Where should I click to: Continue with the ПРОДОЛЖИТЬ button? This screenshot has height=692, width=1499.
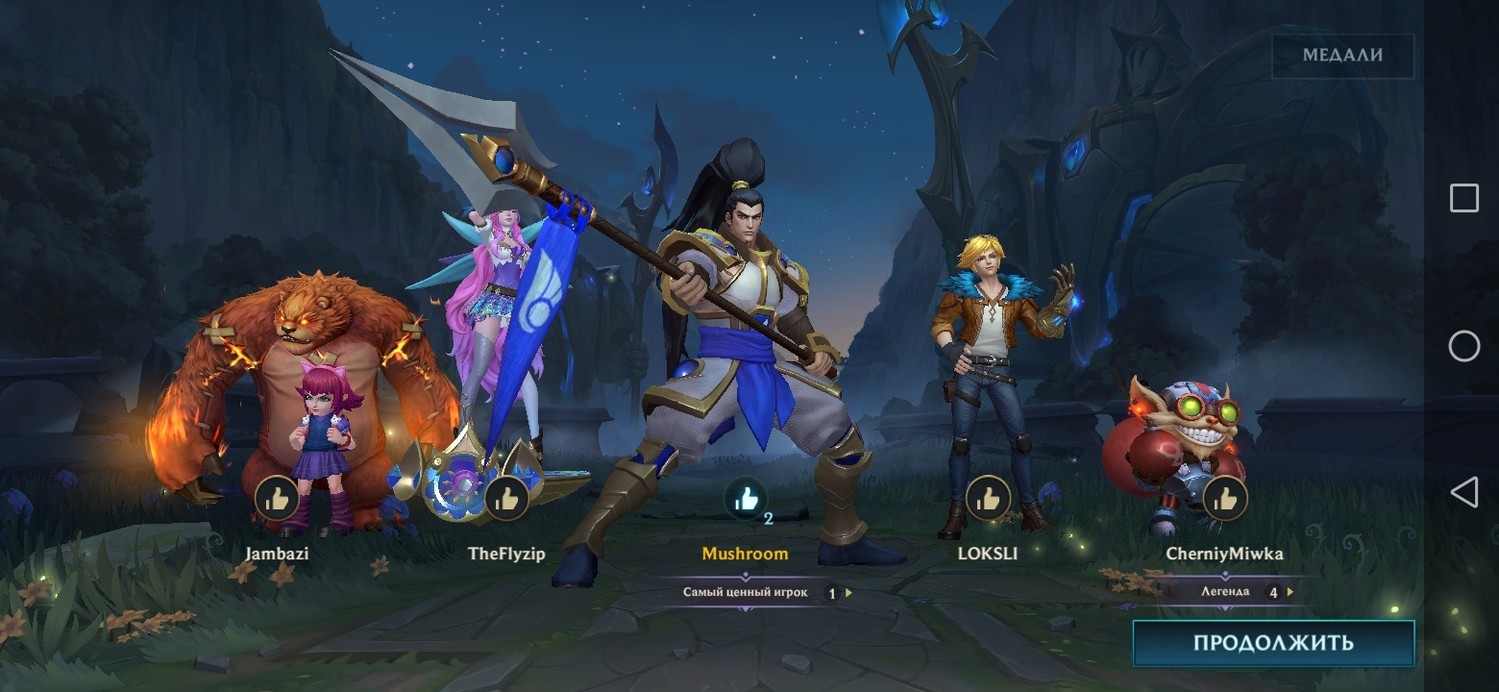1273,643
